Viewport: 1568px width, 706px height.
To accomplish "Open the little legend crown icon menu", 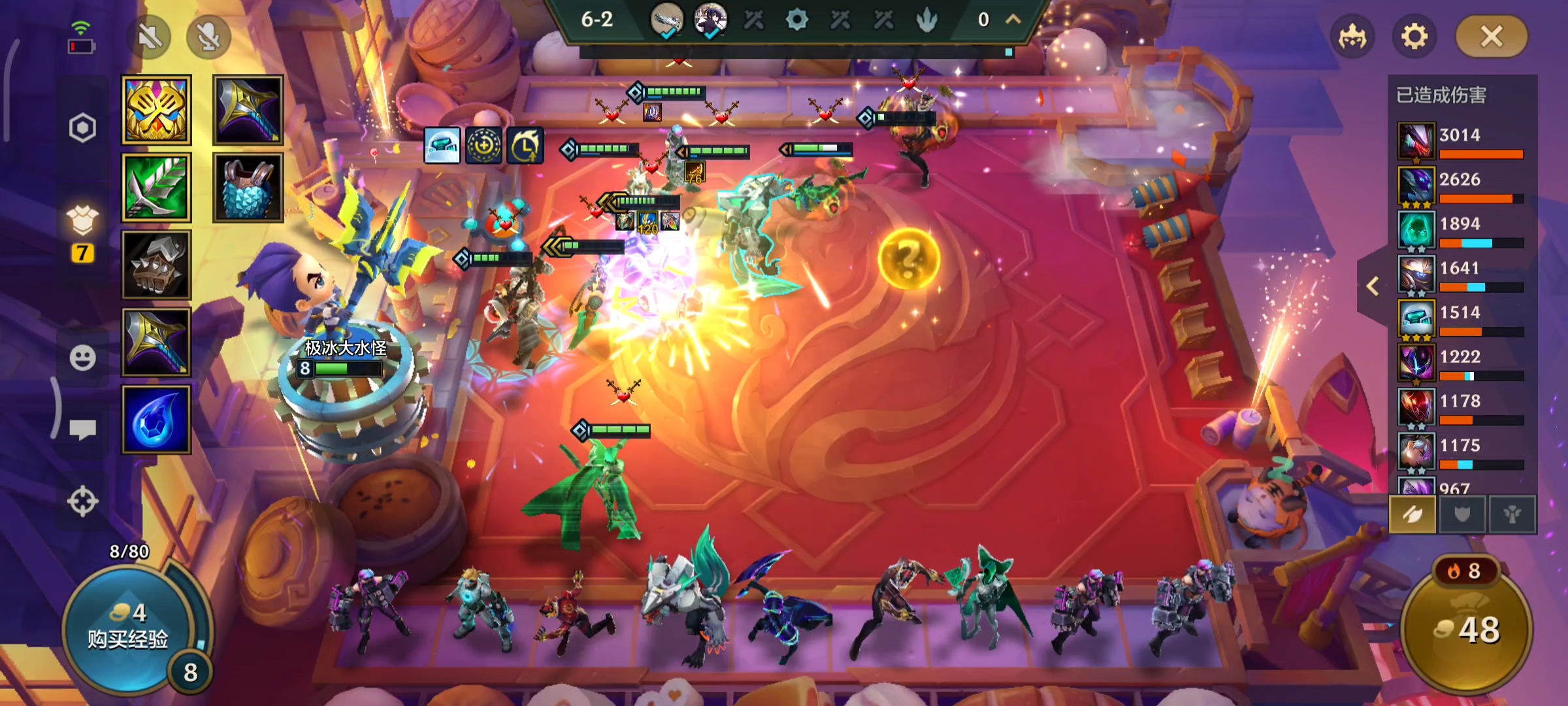I will (1352, 37).
